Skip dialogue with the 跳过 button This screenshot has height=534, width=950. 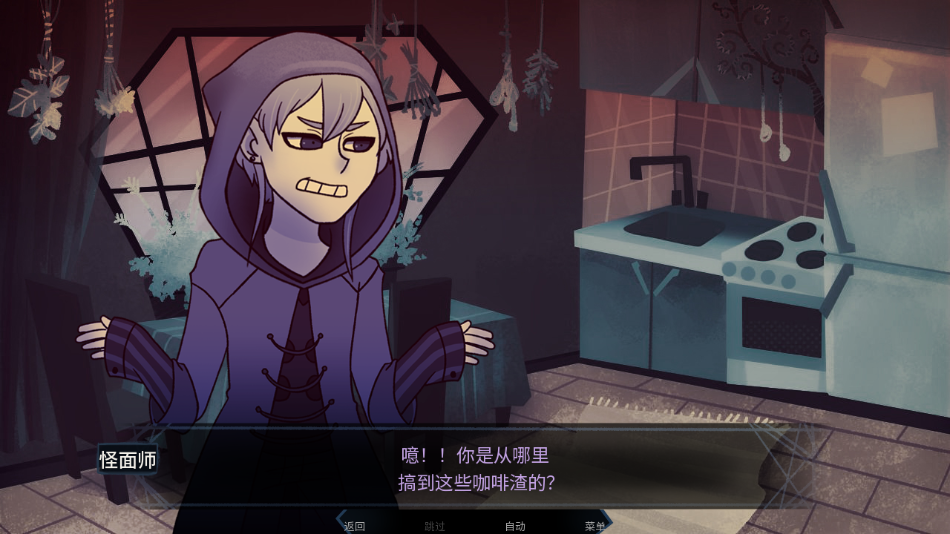pyautogui.click(x=434, y=526)
